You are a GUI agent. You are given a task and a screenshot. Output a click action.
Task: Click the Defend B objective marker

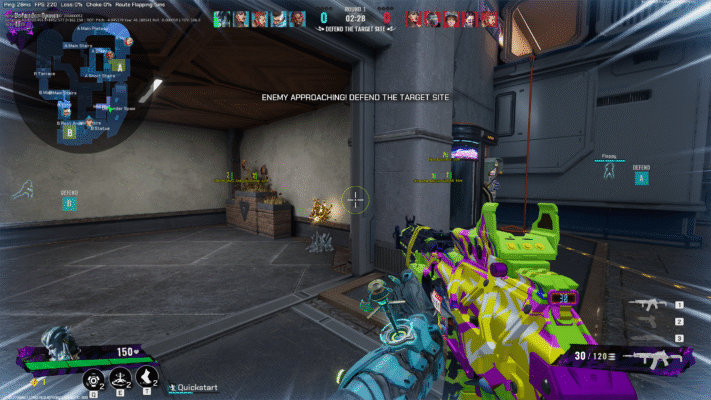[69, 204]
